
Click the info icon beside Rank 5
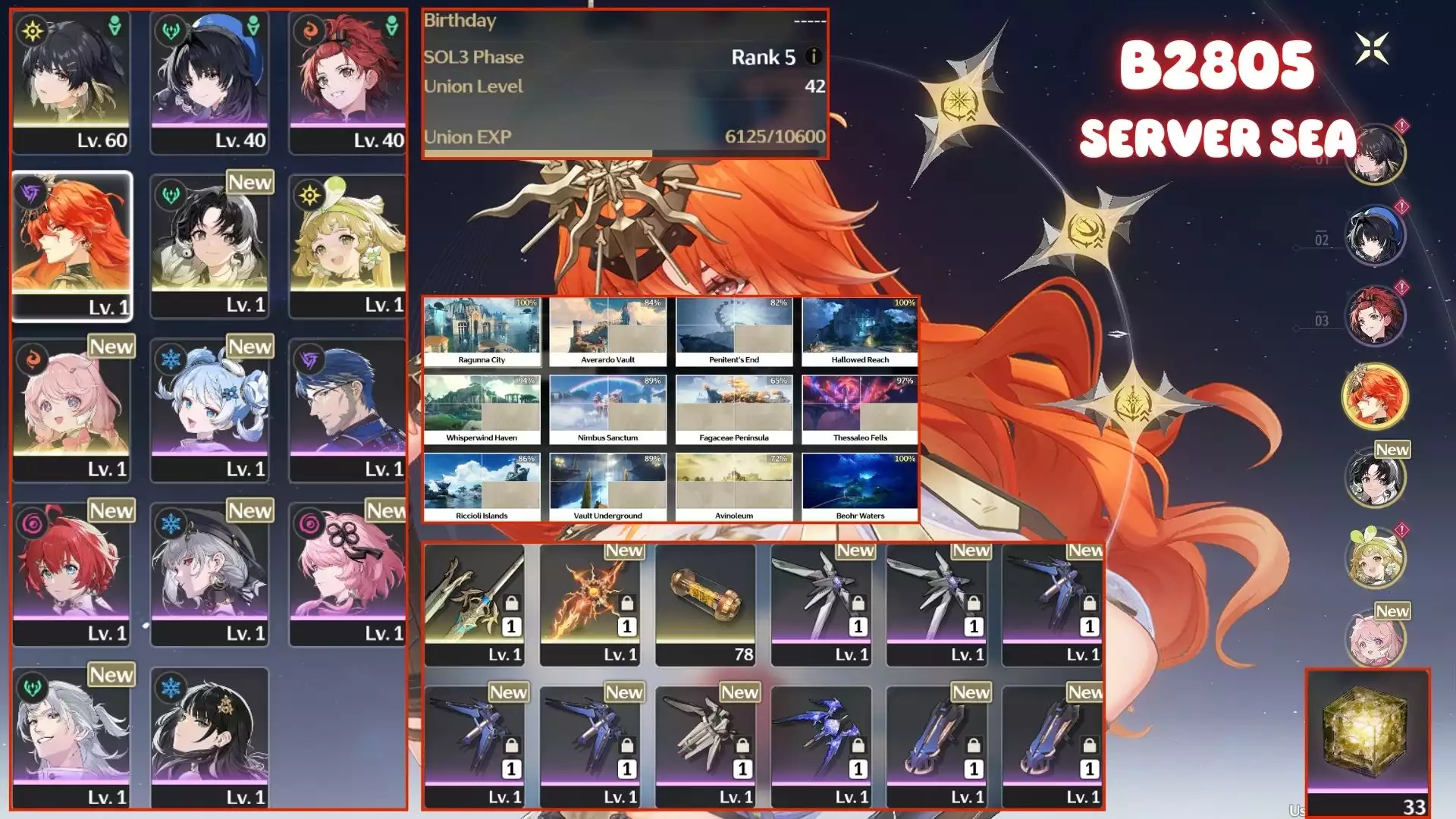pyautogui.click(x=813, y=56)
